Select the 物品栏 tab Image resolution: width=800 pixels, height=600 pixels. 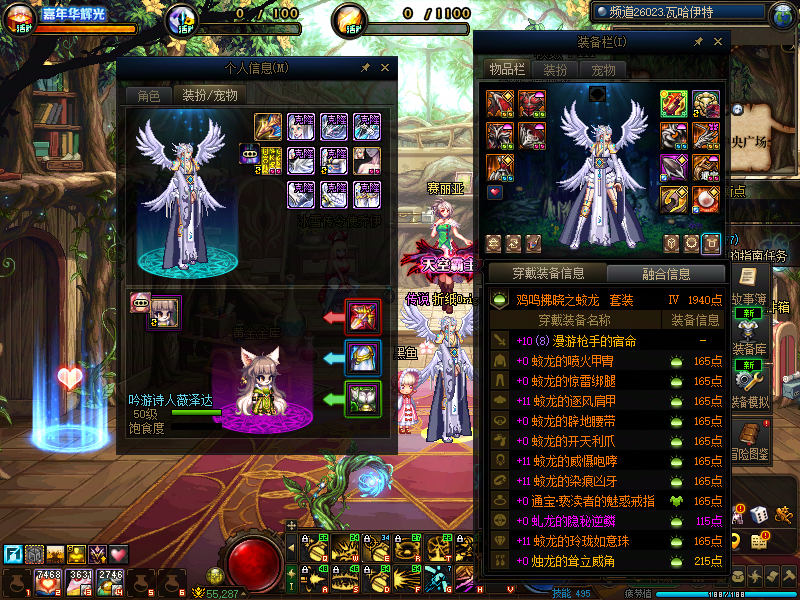pos(507,69)
